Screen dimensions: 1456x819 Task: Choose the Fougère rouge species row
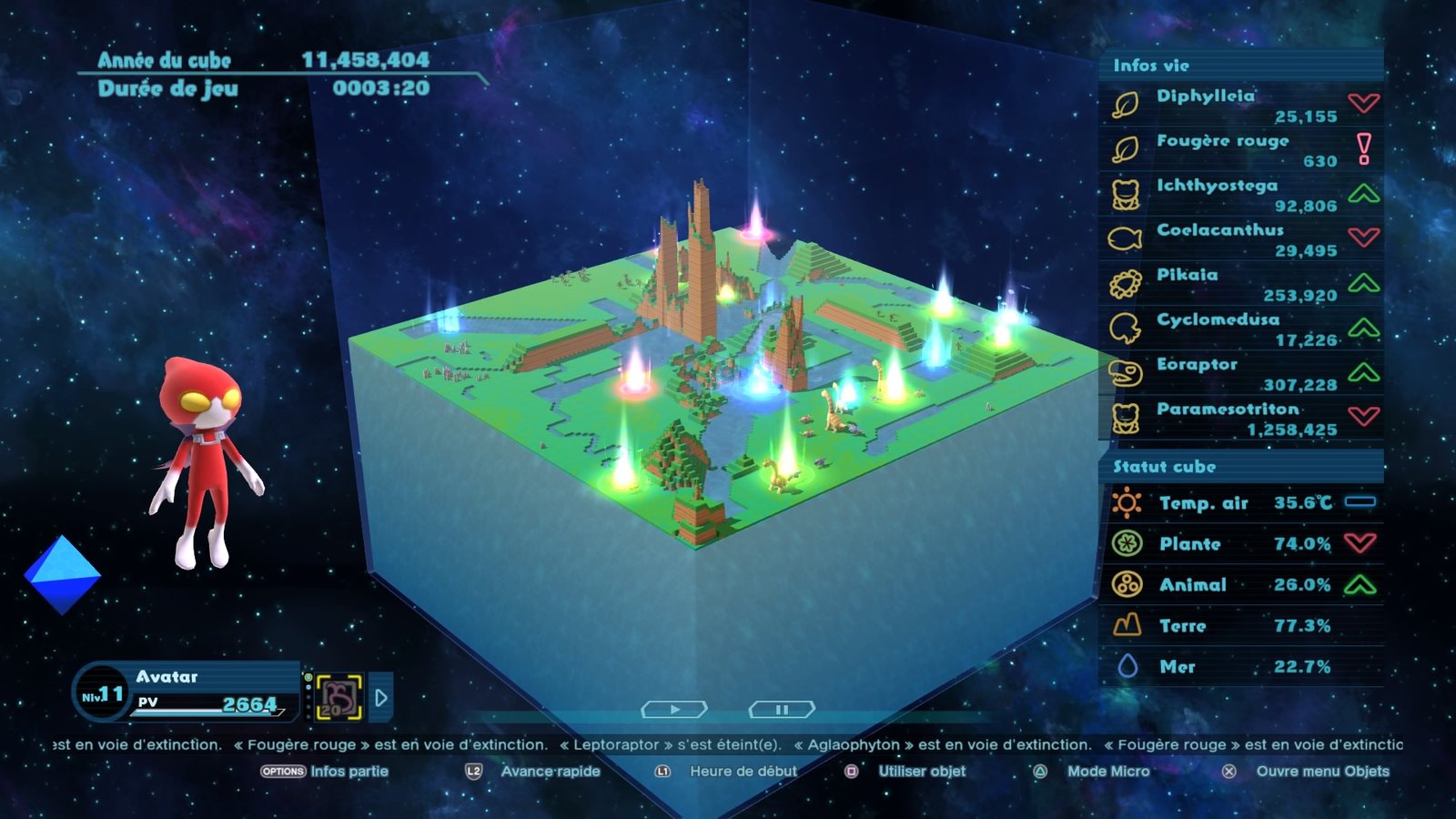(x=1241, y=150)
